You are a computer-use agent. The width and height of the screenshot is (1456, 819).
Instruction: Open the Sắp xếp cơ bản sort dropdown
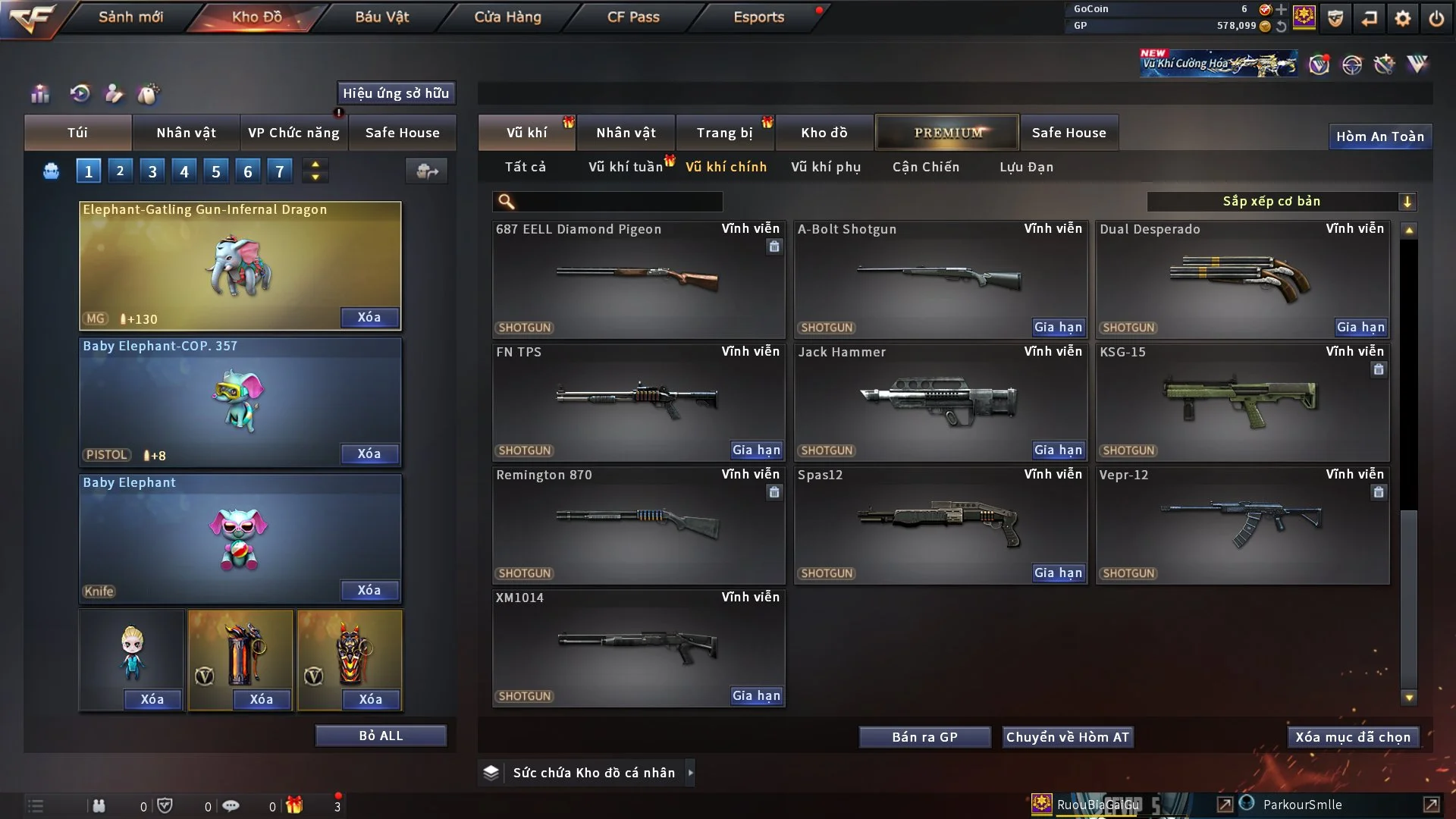[x=1281, y=202]
